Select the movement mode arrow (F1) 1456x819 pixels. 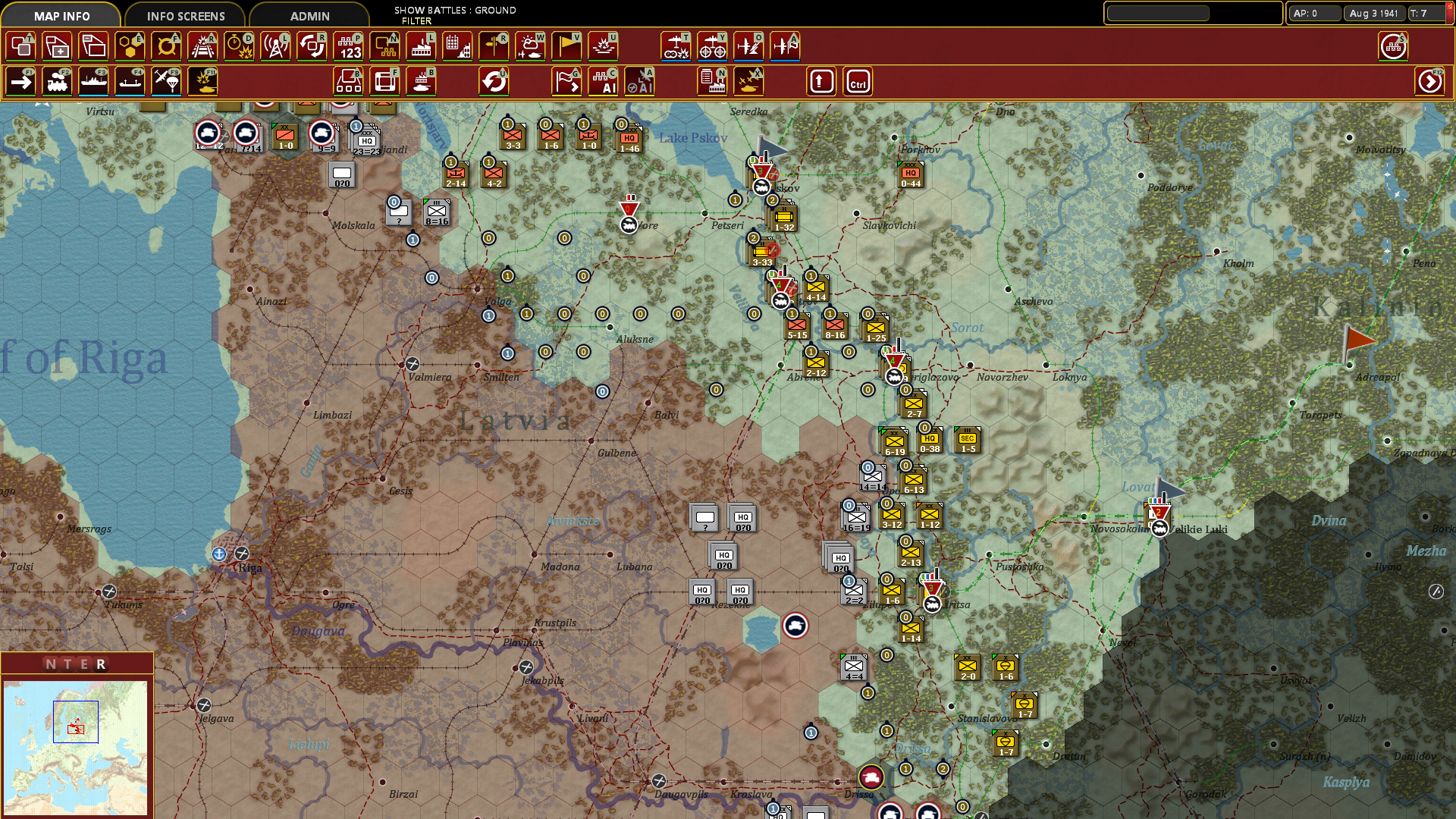pyautogui.click(x=20, y=81)
